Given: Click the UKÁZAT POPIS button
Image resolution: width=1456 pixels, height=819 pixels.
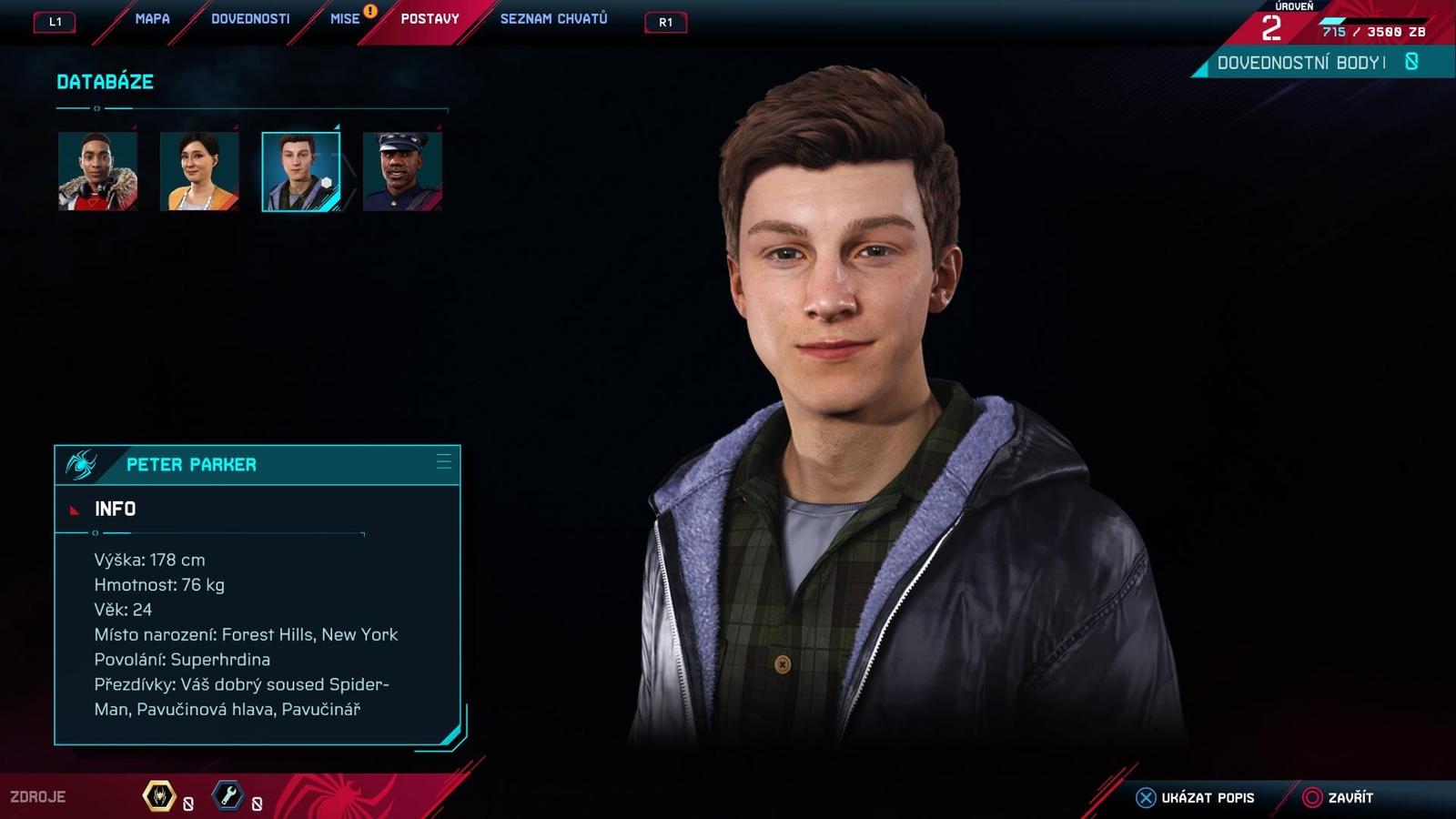Looking at the screenshot, I should tap(1206, 797).
